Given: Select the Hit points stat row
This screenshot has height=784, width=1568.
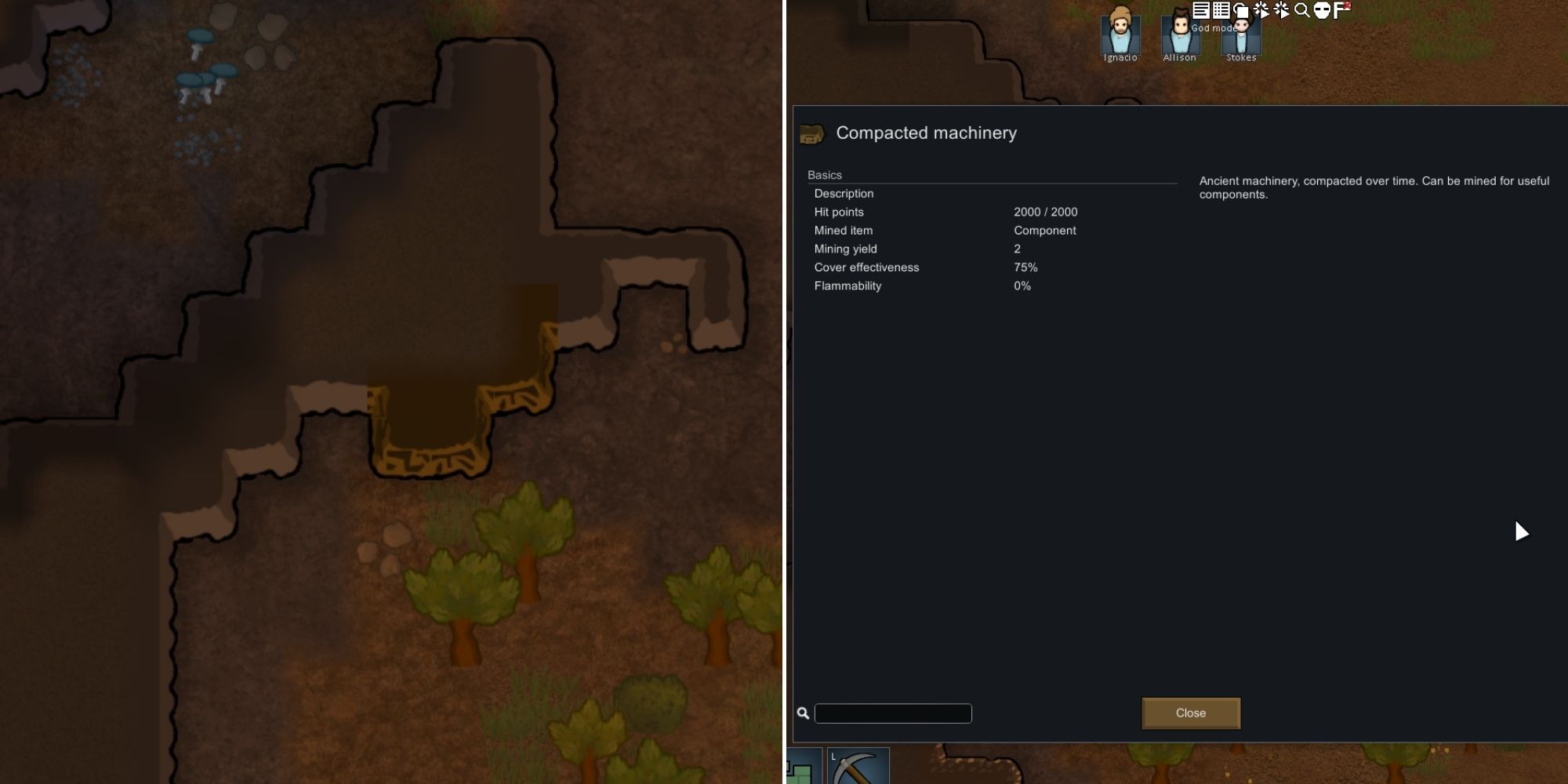Looking at the screenshot, I should click(839, 212).
